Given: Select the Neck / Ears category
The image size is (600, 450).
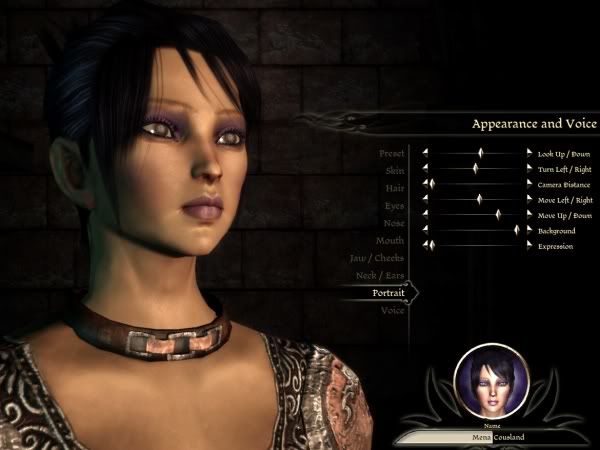Looking at the screenshot, I should coord(378,275).
